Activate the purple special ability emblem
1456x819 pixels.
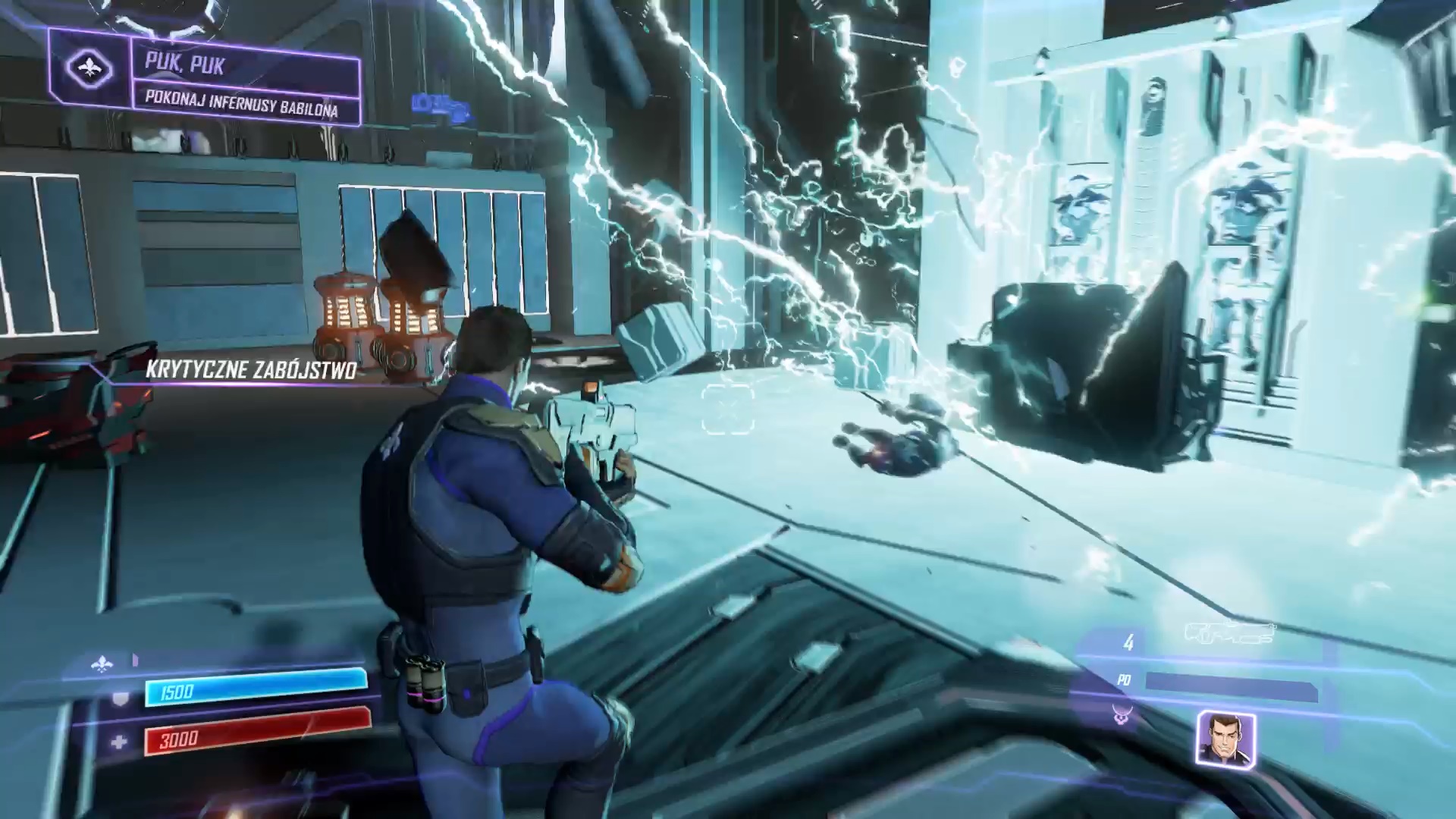coord(1122,714)
